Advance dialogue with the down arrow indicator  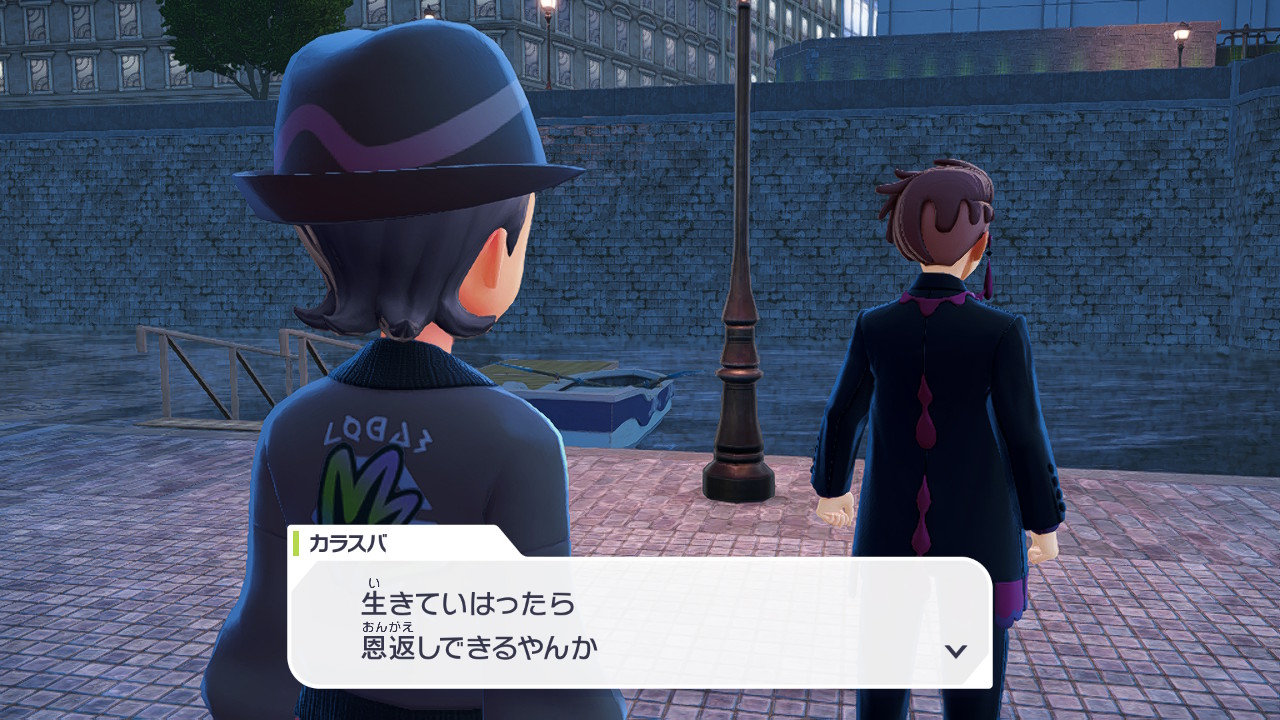[956, 651]
